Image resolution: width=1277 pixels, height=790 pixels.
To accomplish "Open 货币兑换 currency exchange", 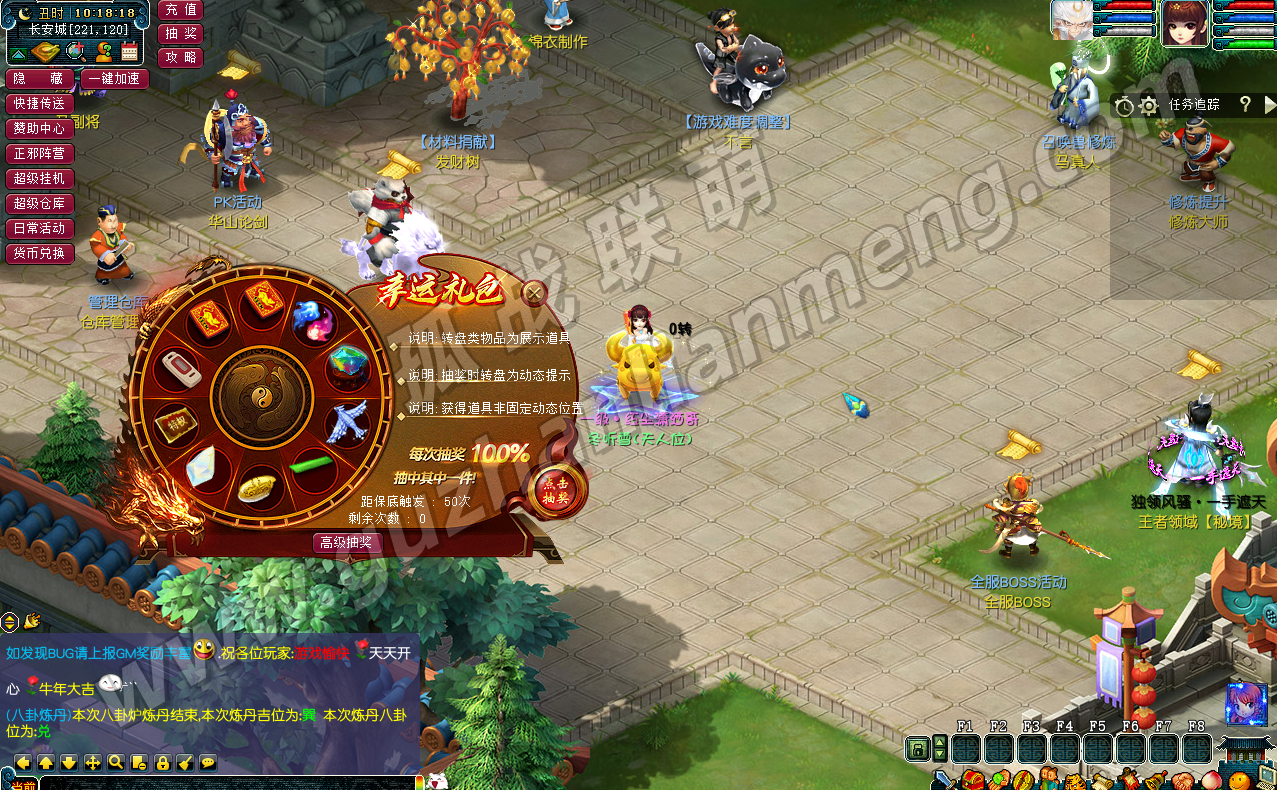I will pyautogui.click(x=39, y=254).
